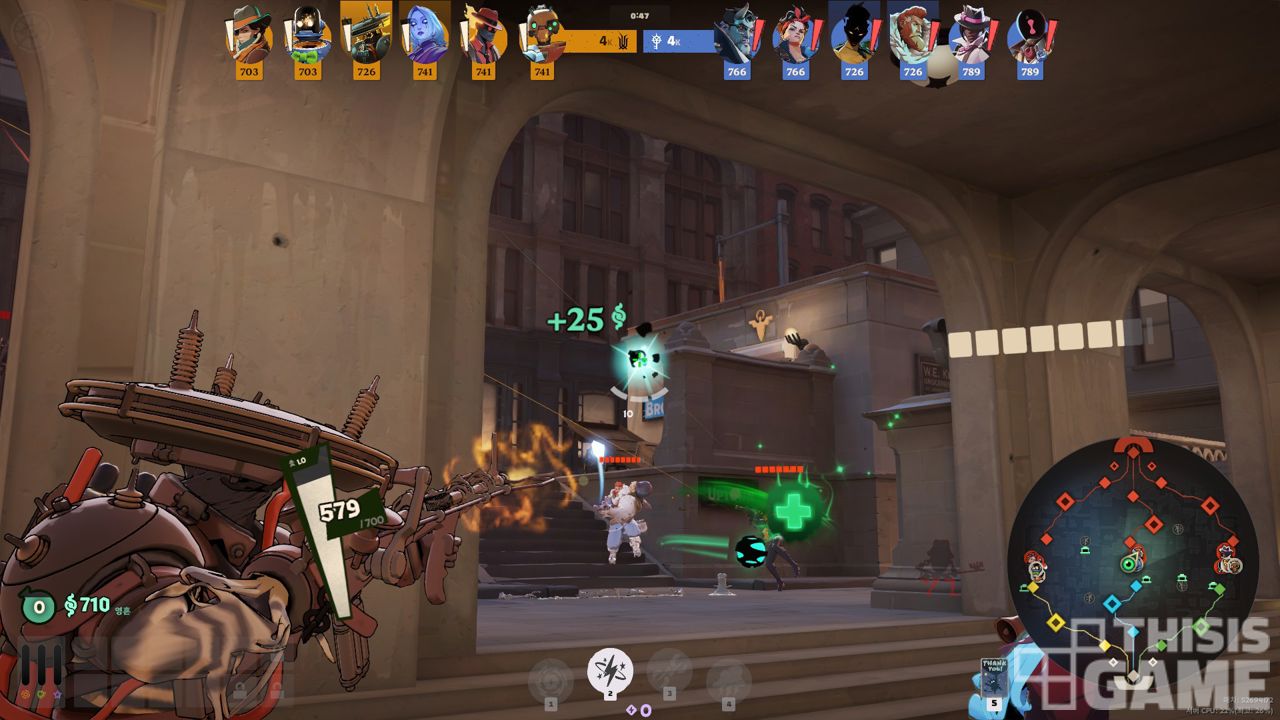Select the green-hat ally portrait
This screenshot has width=1280, height=720.
pos(249,35)
